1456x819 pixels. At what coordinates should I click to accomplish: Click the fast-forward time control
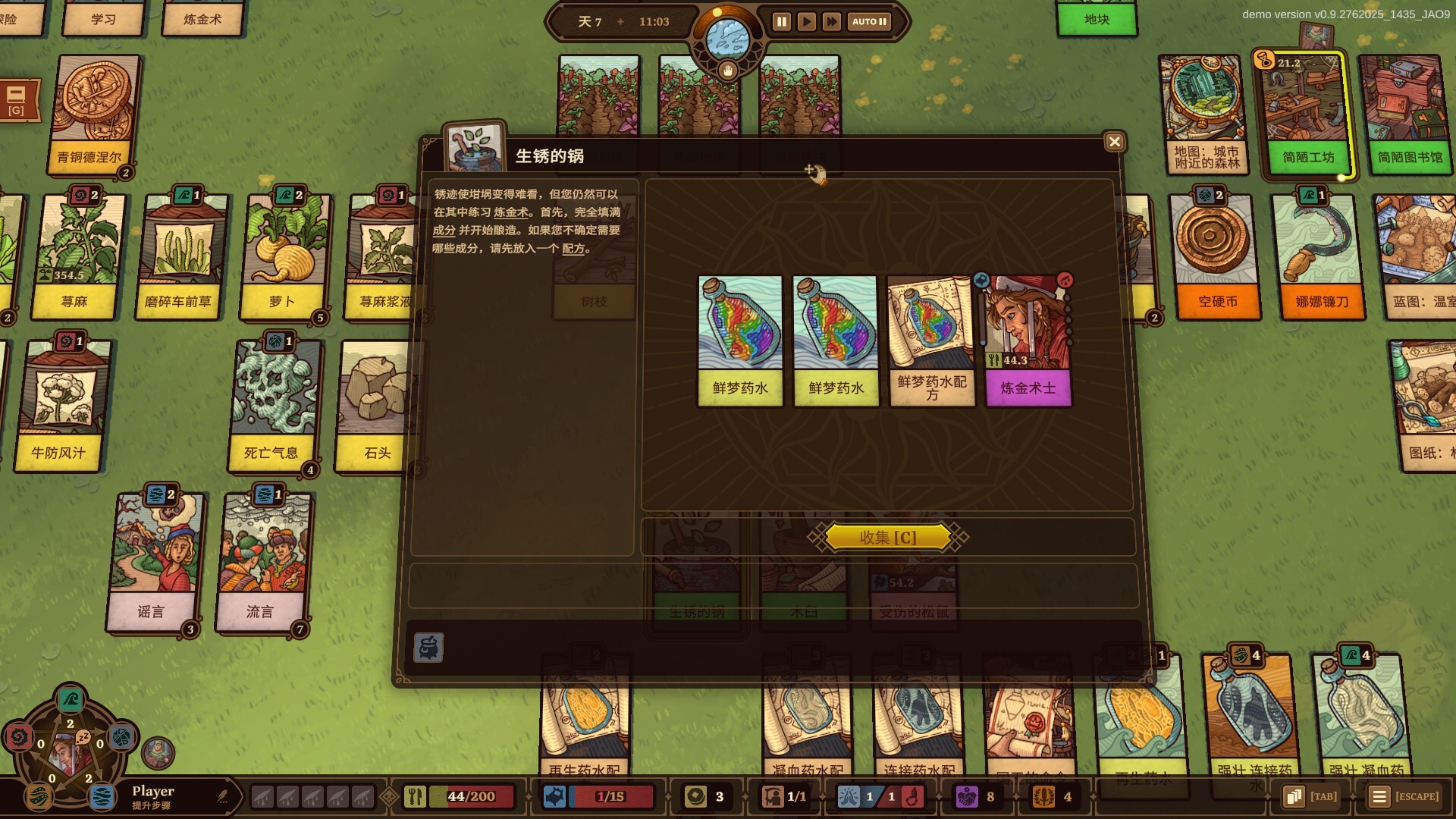point(833,22)
